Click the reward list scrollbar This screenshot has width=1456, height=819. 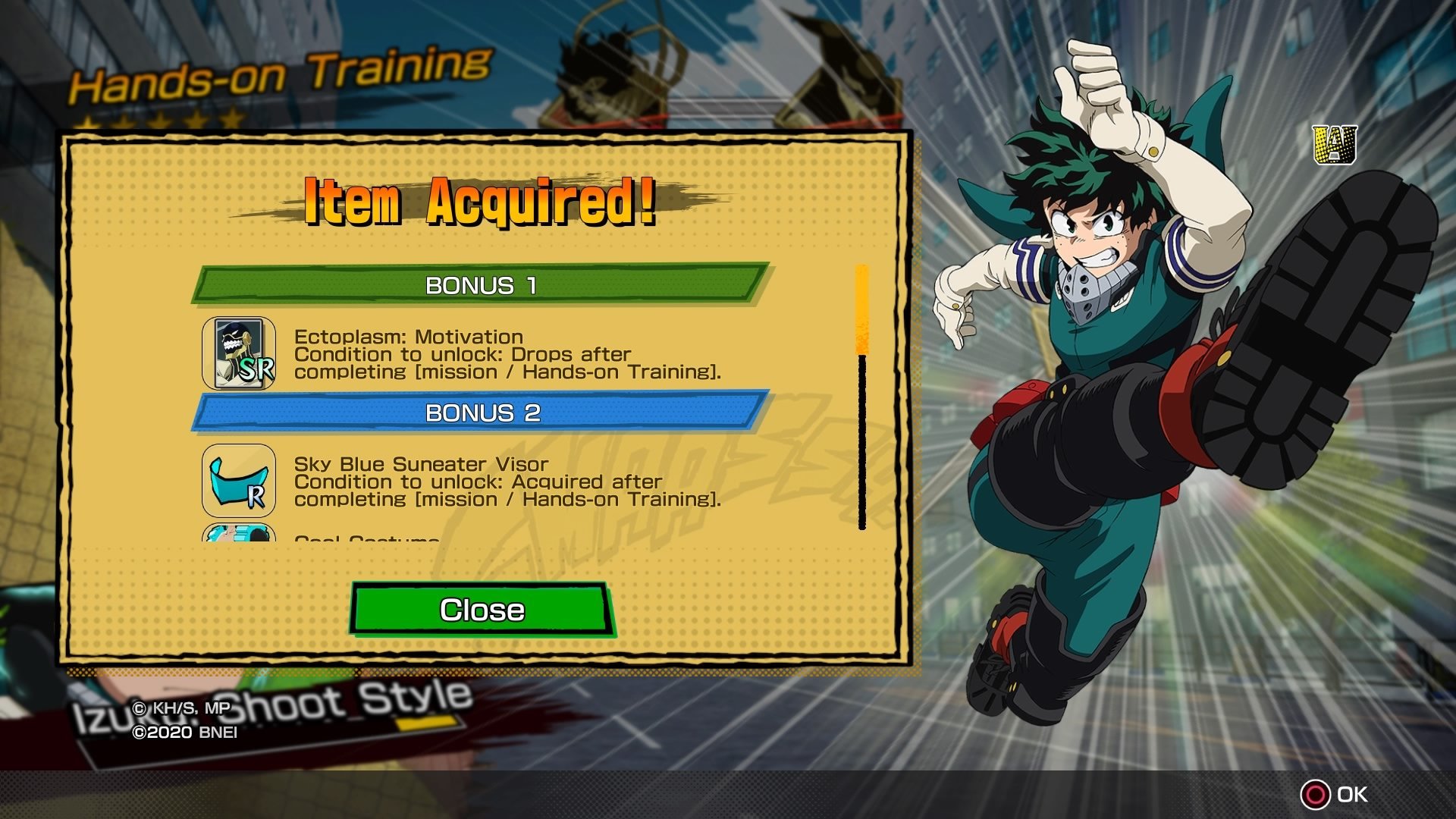pos(861,397)
